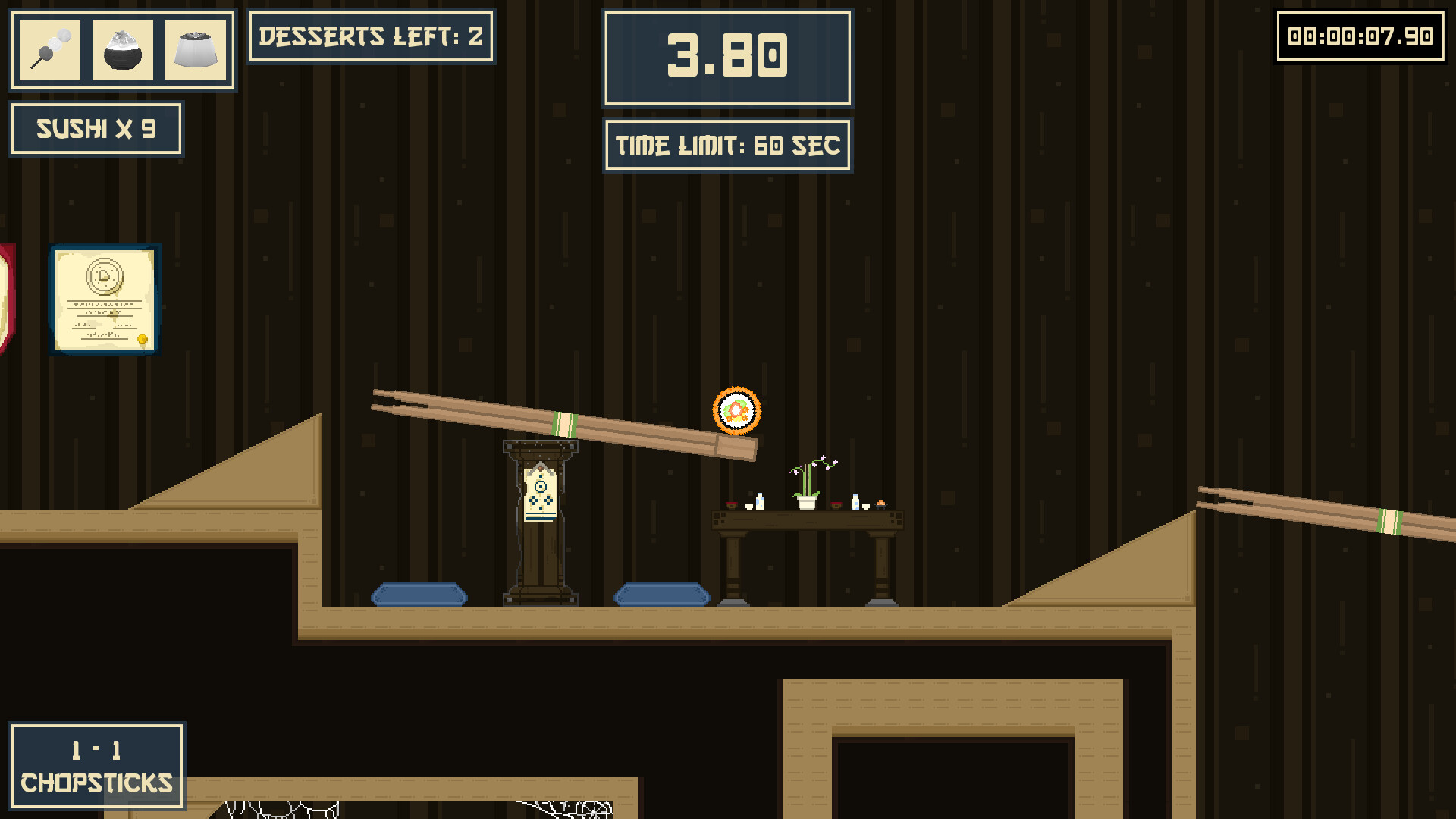Select the 1-1 CHOPSTICKS level label
This screenshot has height=819, width=1456.
(x=96, y=766)
